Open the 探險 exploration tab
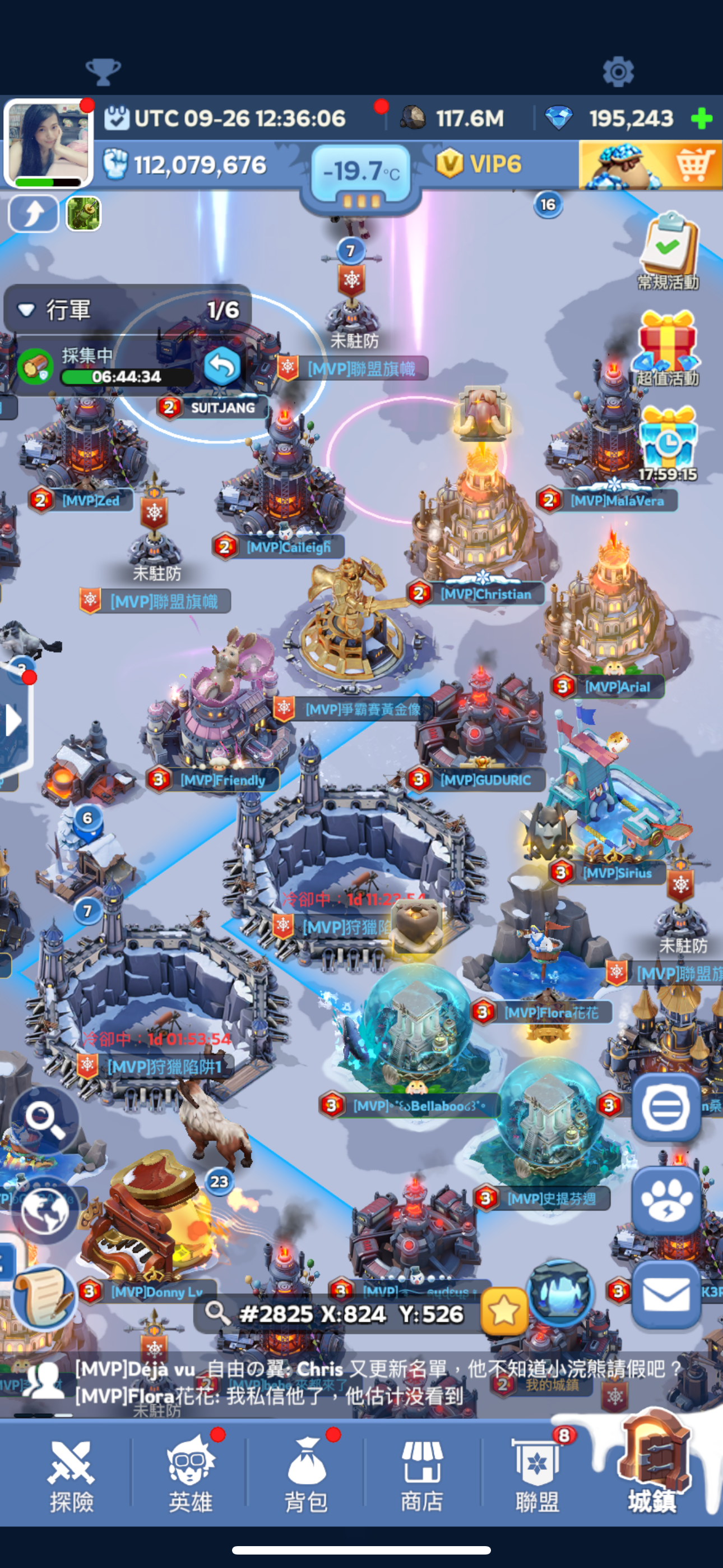 pyautogui.click(x=71, y=1475)
